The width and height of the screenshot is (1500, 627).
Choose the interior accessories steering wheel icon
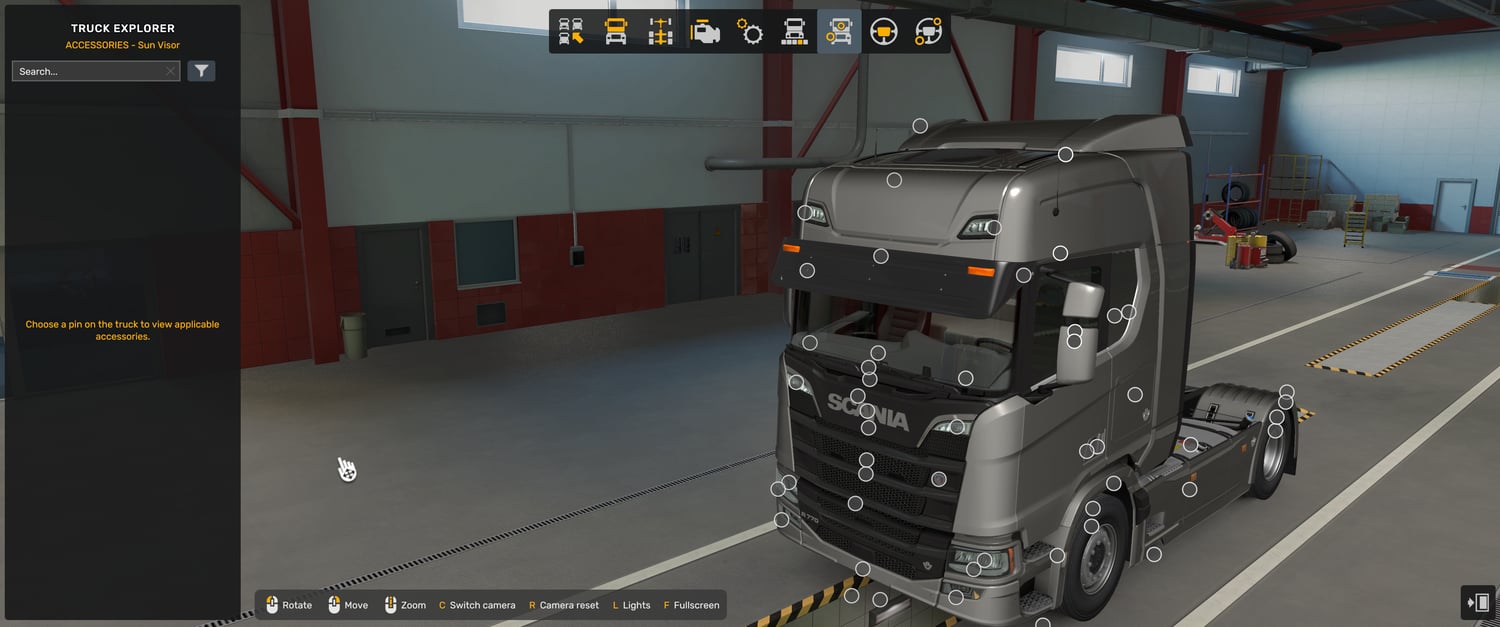928,32
